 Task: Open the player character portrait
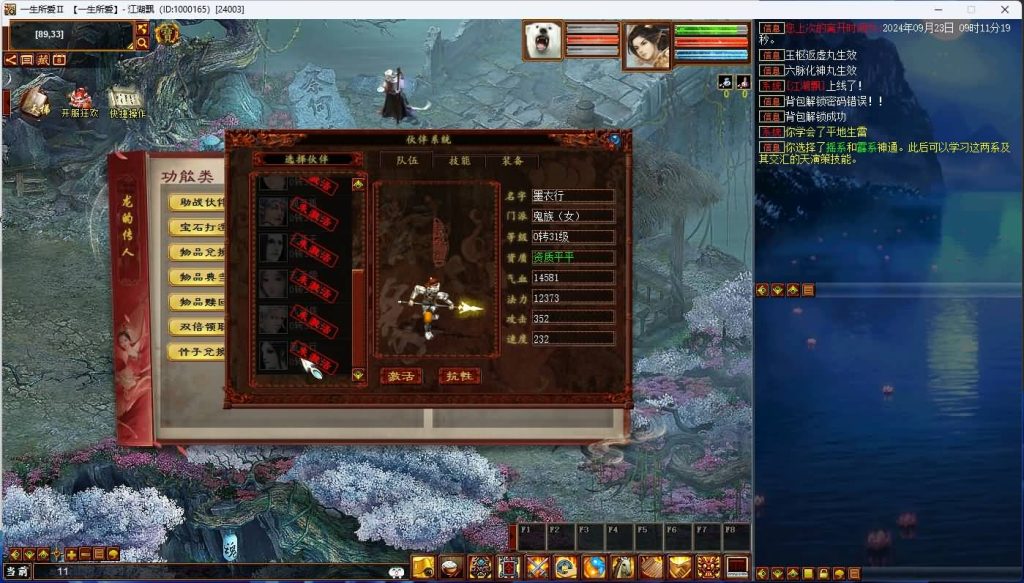point(647,45)
